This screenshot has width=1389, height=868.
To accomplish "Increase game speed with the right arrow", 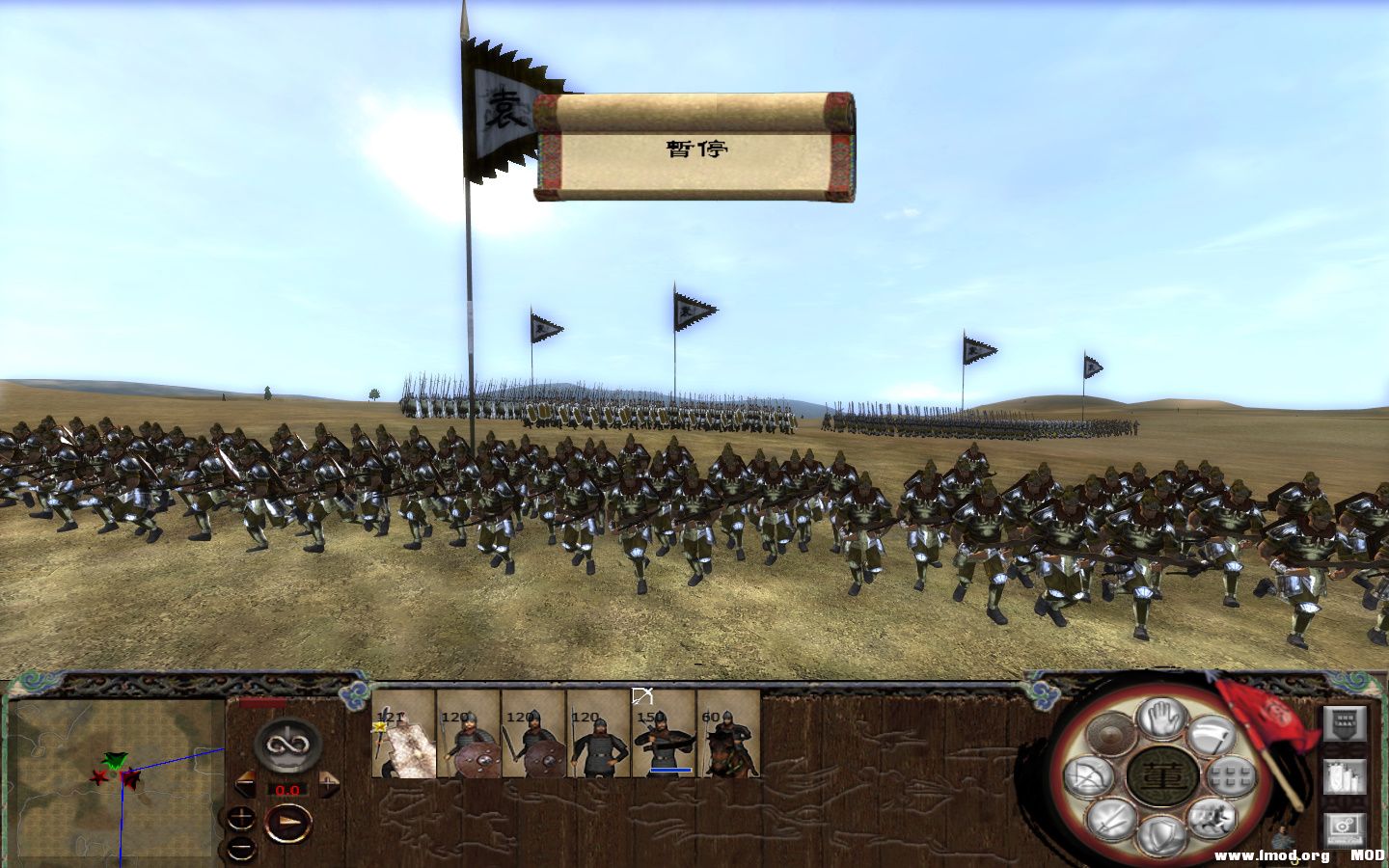I will click(x=329, y=783).
